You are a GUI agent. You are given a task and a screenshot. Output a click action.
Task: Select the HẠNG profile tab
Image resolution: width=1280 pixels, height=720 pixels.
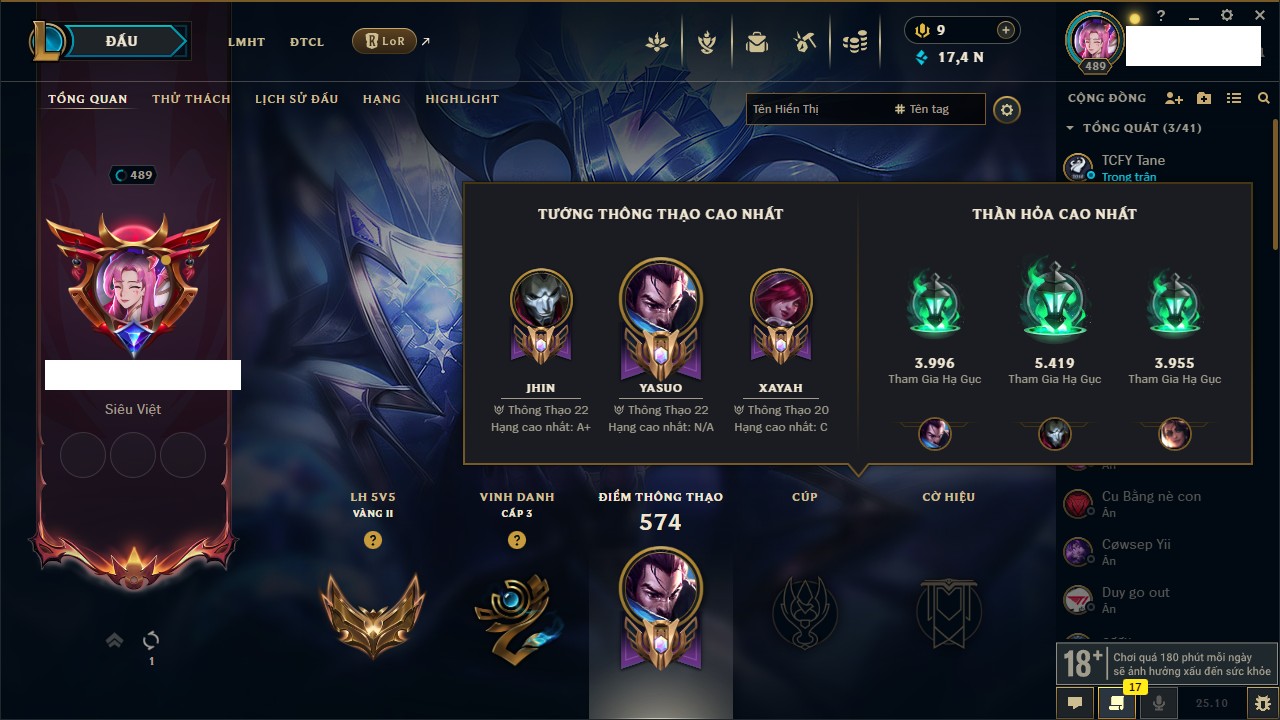(x=381, y=99)
